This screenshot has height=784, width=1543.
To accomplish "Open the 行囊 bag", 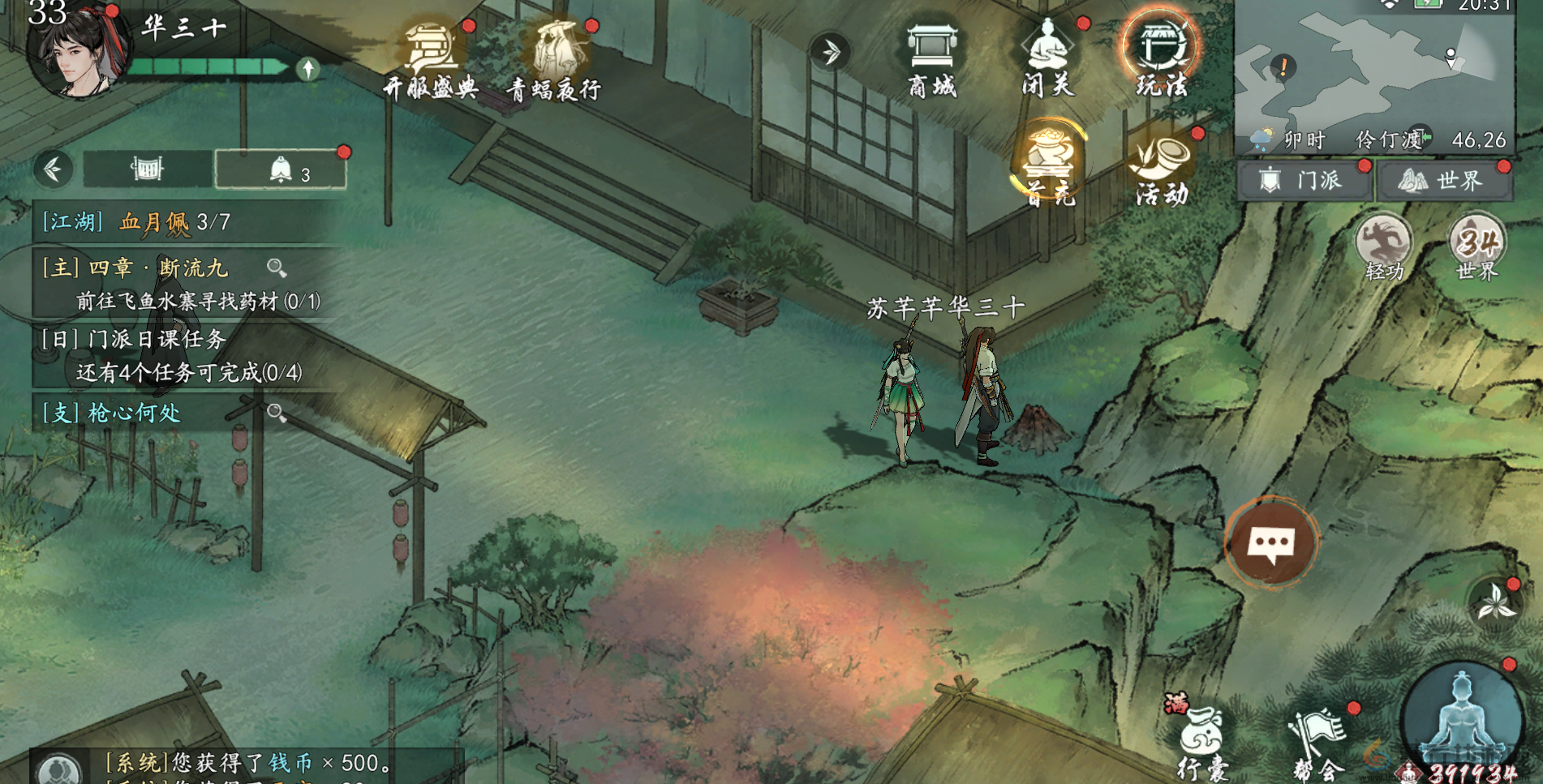I will tap(1202, 741).
